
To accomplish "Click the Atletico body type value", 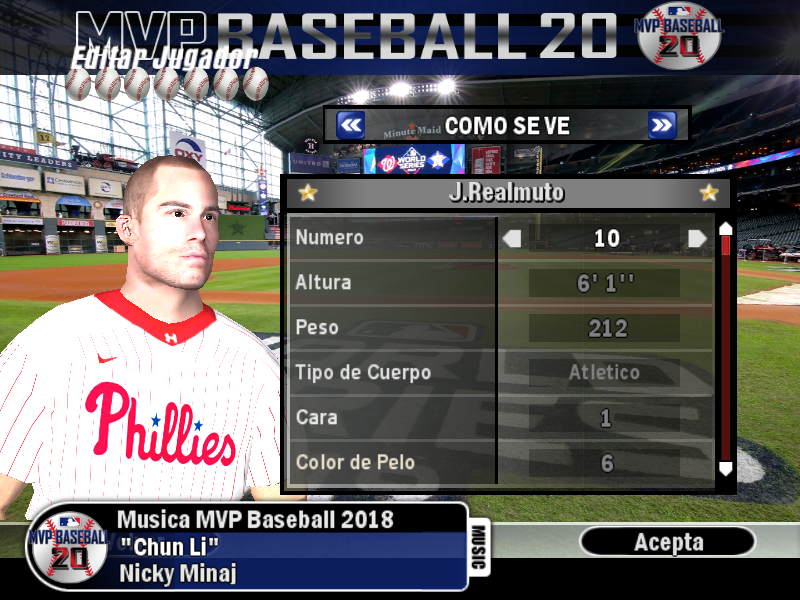I will pos(605,373).
